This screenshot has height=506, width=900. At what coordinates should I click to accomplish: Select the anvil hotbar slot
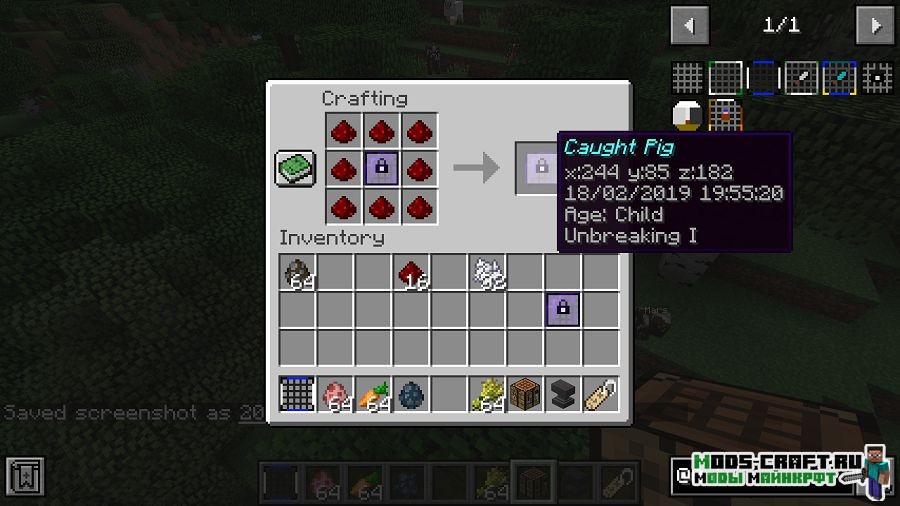click(562, 394)
